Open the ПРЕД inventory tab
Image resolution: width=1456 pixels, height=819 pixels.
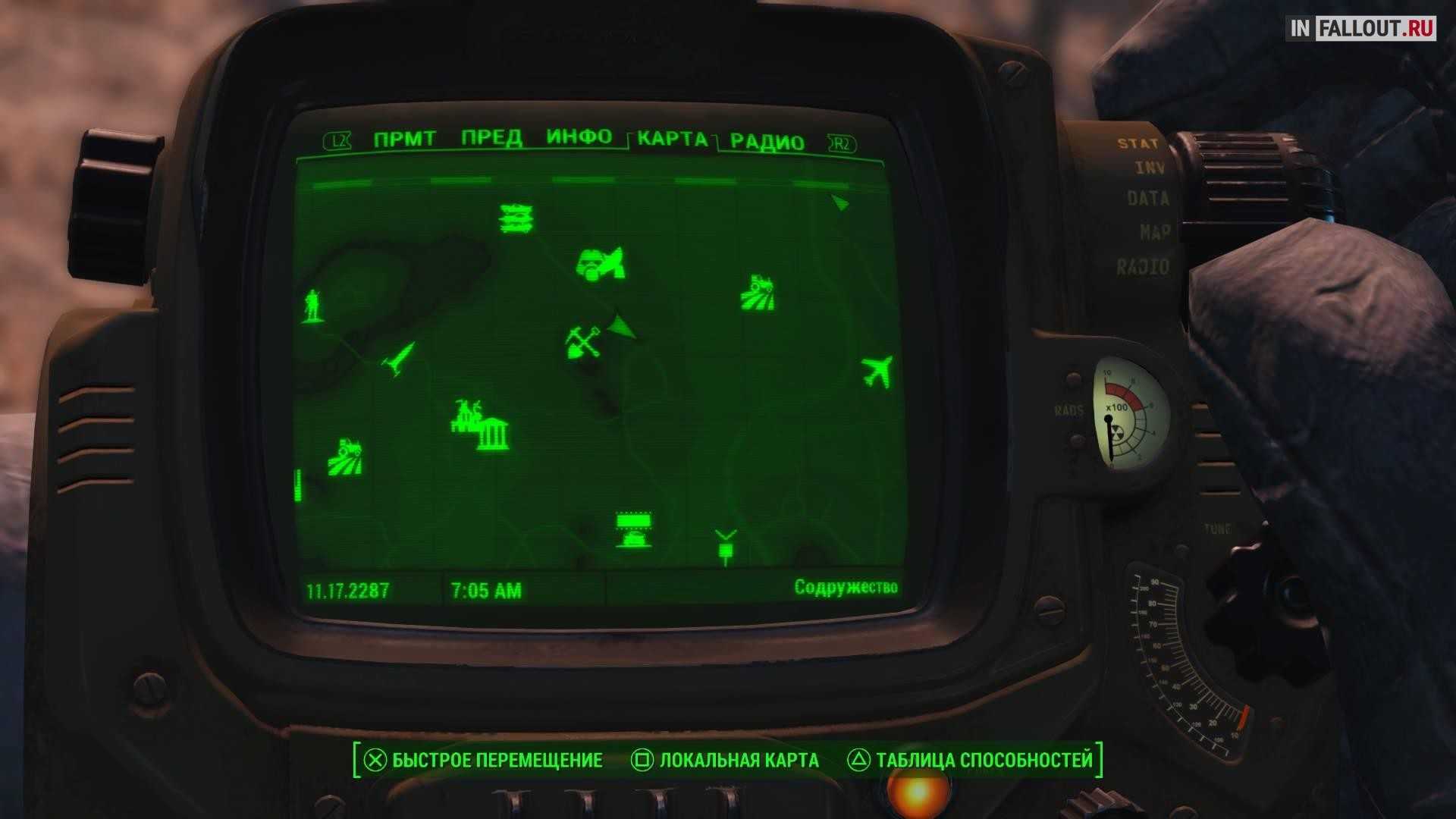point(491,138)
